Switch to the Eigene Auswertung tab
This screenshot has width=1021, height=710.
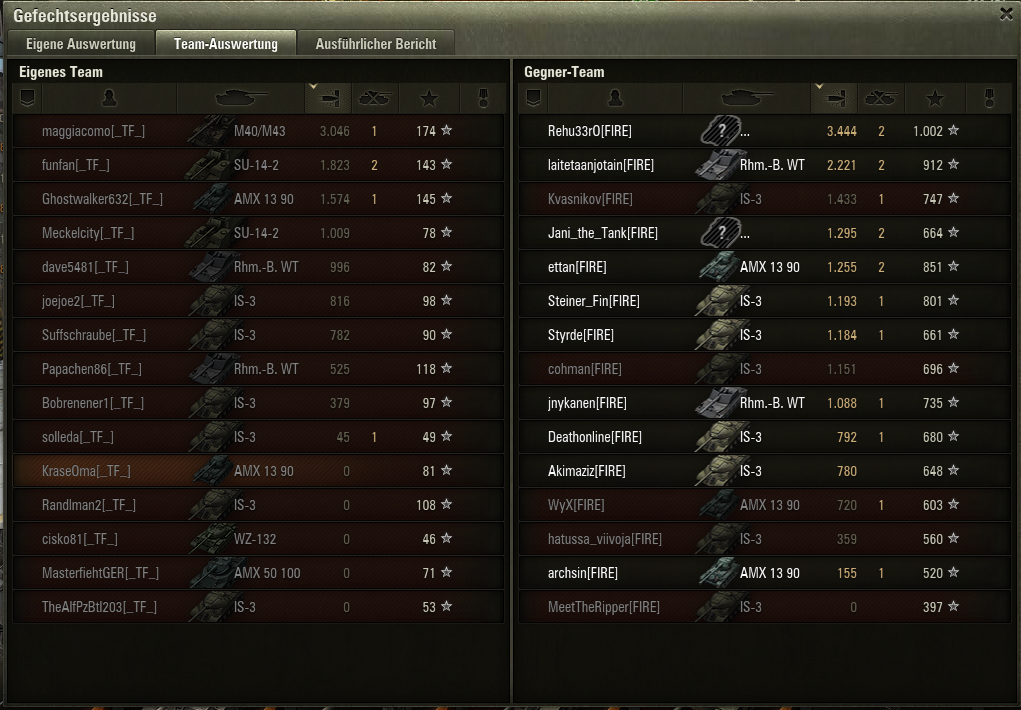(x=81, y=44)
